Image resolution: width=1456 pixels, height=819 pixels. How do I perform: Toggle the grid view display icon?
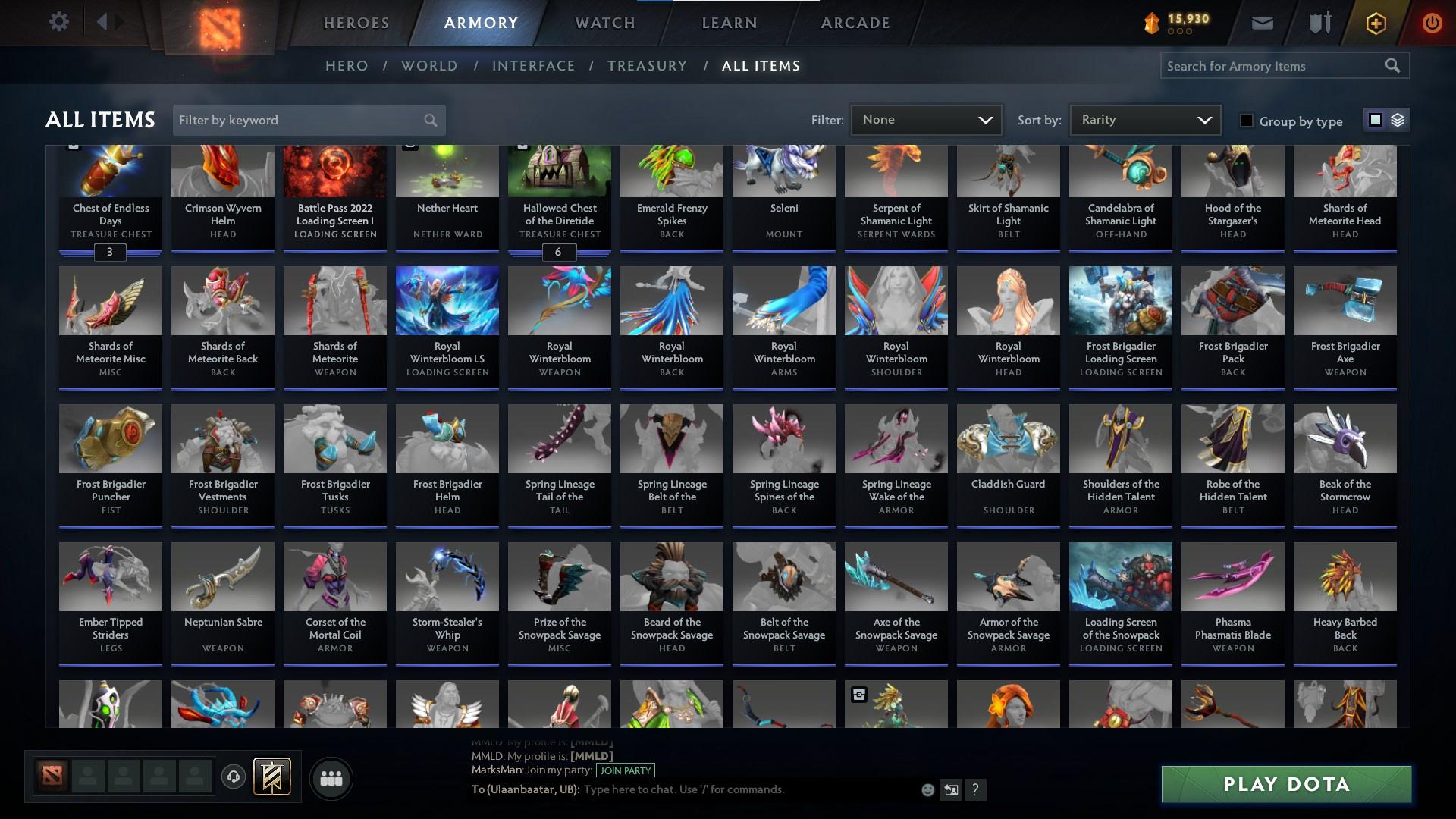tap(1376, 120)
